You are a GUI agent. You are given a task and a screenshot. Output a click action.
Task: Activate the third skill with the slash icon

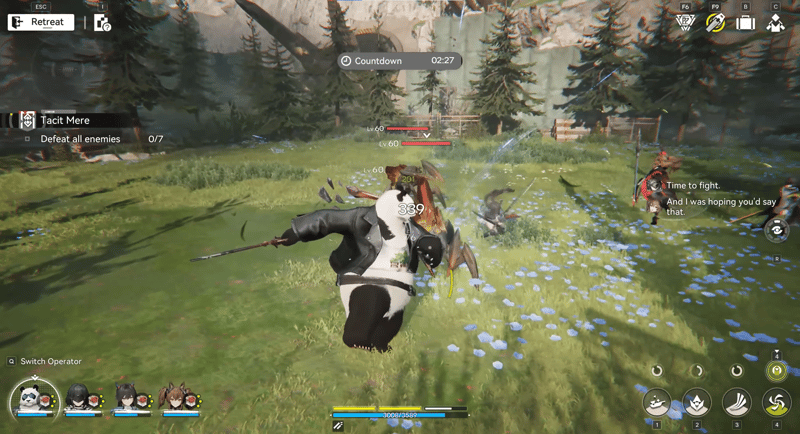737,402
